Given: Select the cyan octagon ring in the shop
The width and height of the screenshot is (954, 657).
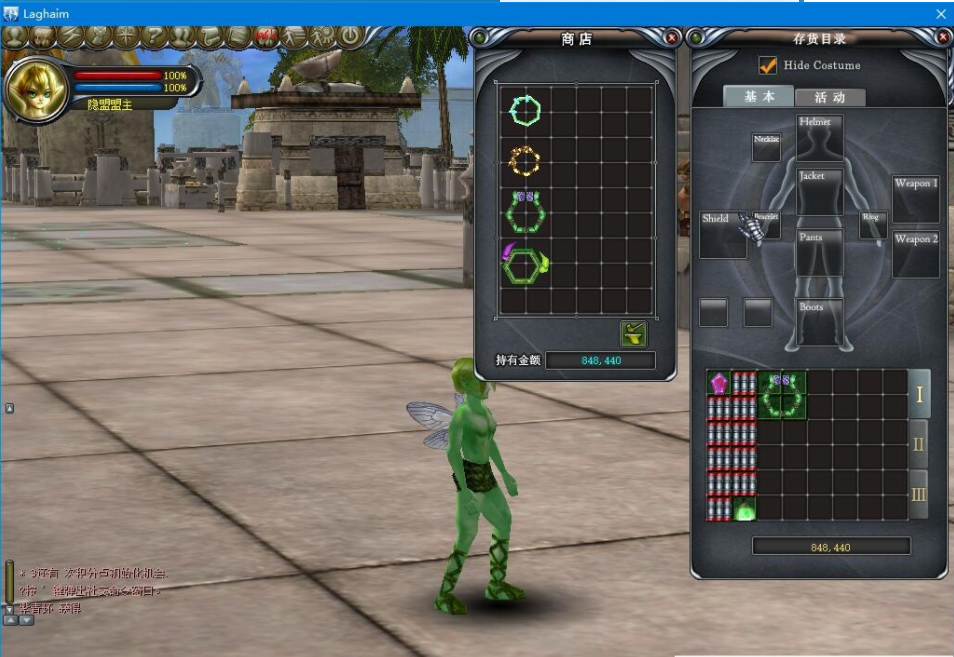Looking at the screenshot, I should pyautogui.click(x=524, y=109).
